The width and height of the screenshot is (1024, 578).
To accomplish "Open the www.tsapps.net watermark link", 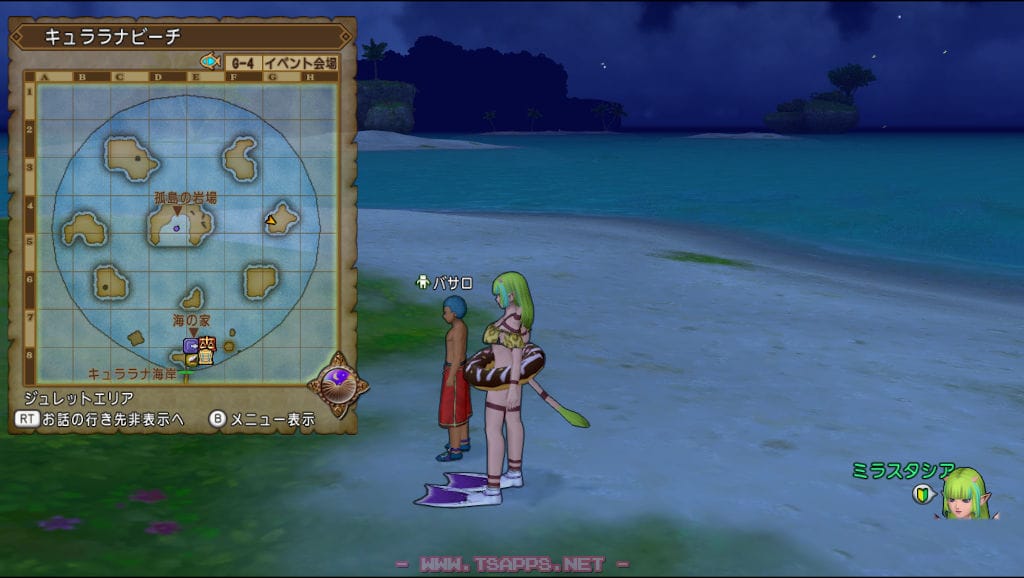I will (512, 565).
